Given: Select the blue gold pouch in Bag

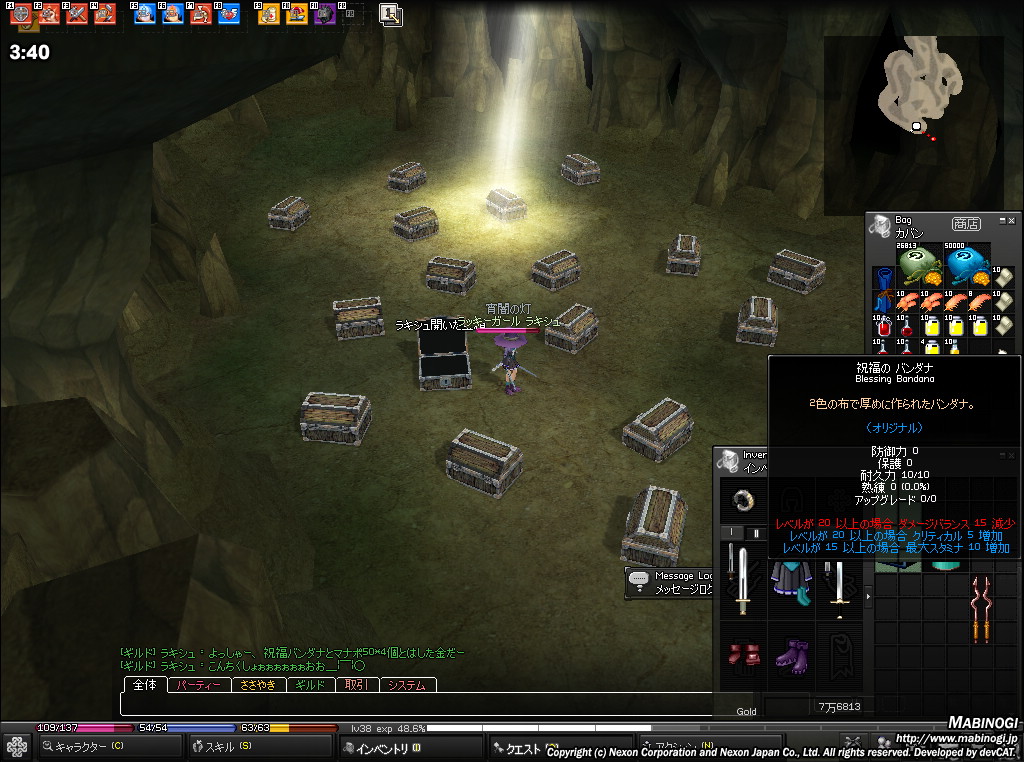Looking at the screenshot, I should tap(966, 266).
